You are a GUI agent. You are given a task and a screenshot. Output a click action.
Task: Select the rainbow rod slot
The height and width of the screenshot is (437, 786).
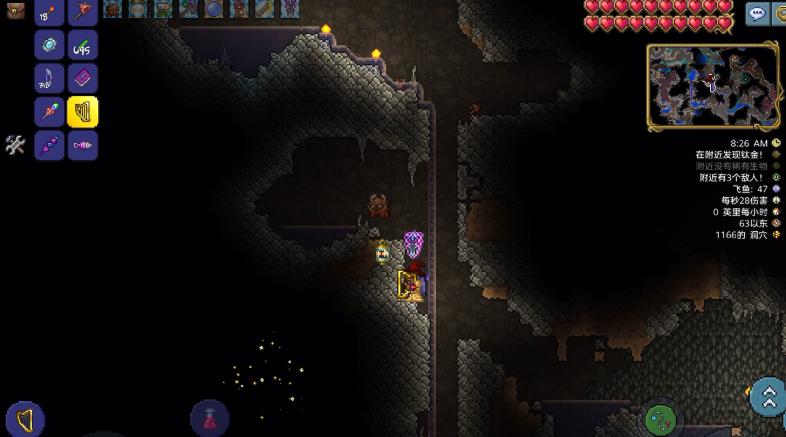coord(48,111)
